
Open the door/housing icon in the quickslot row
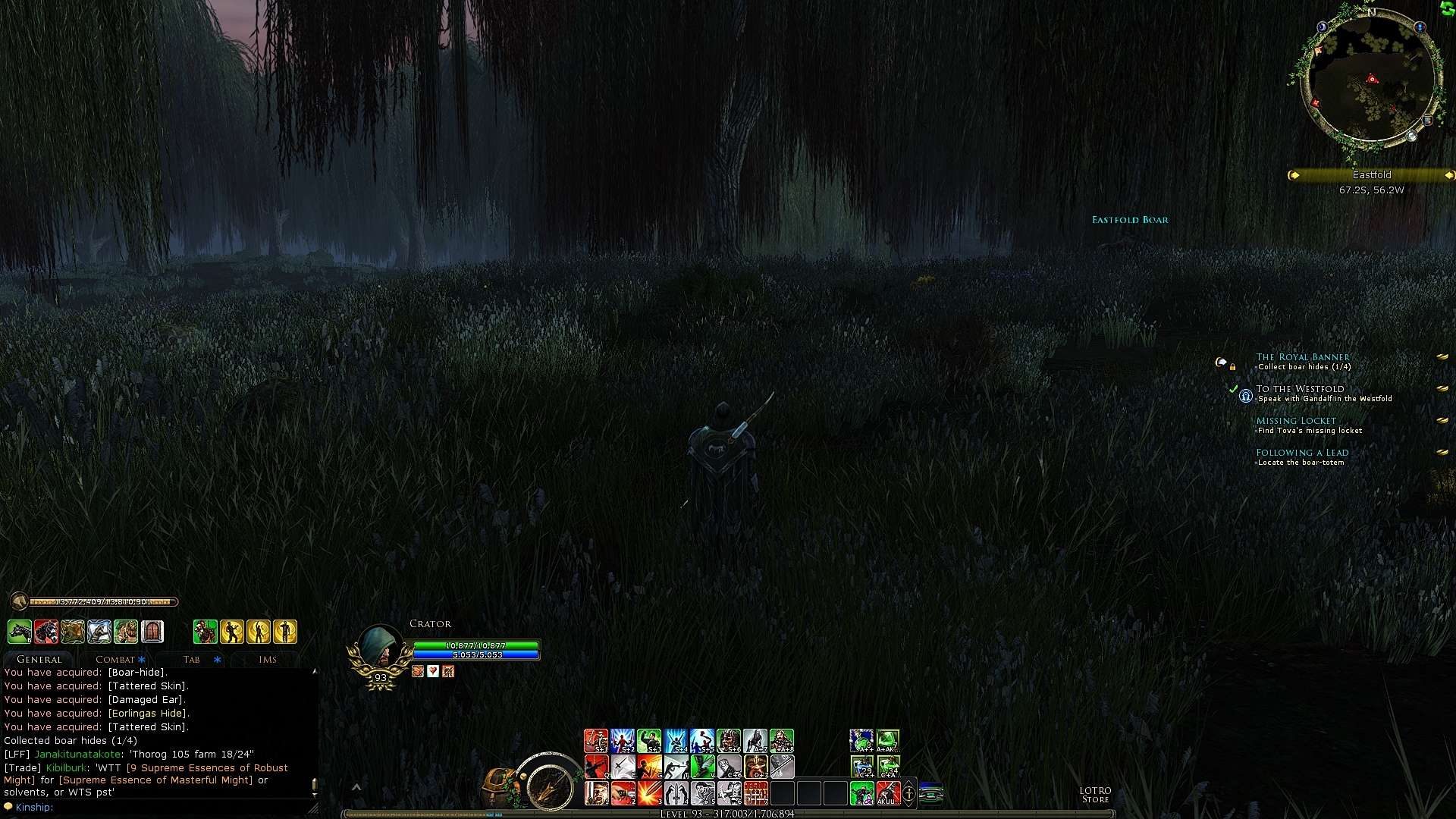tap(152, 632)
